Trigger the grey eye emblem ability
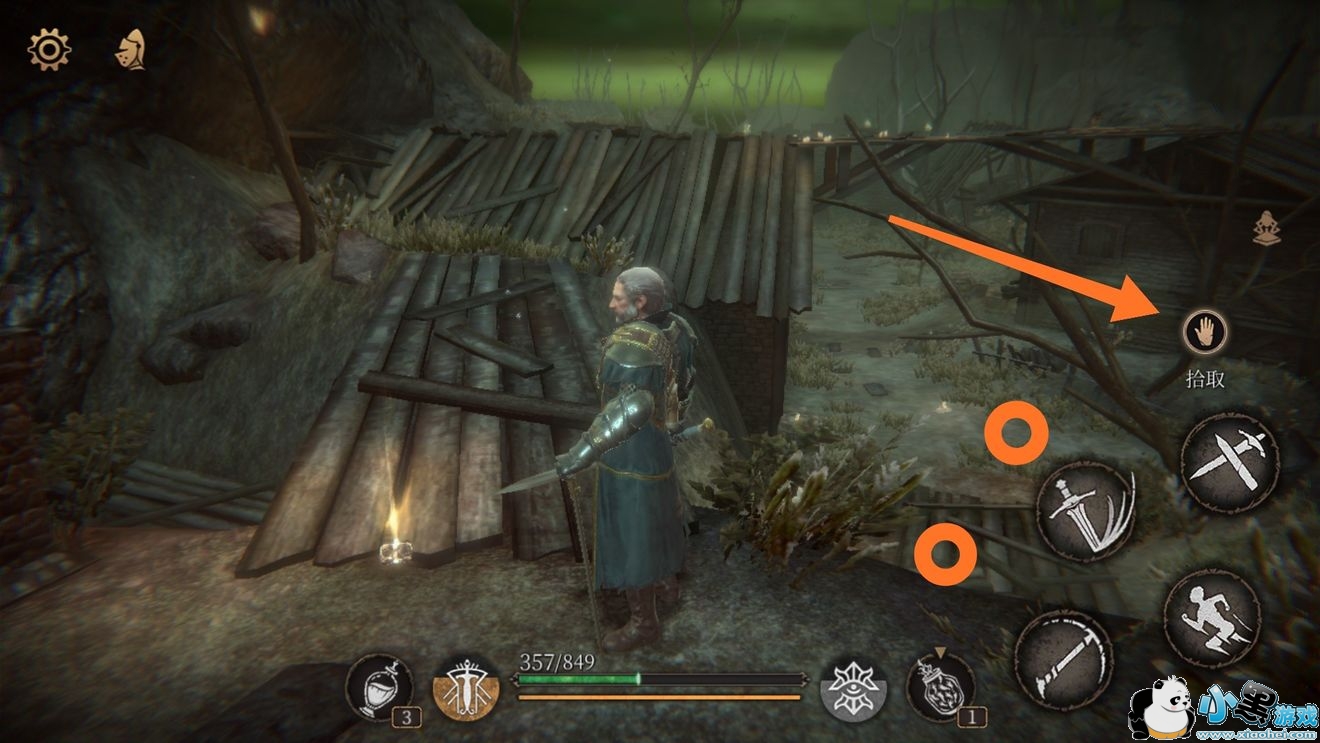The width and height of the screenshot is (1320, 743). pos(853,690)
